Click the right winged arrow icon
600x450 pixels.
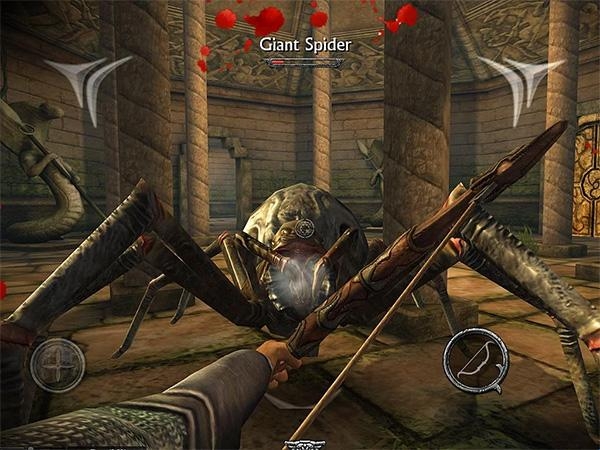click(514, 83)
